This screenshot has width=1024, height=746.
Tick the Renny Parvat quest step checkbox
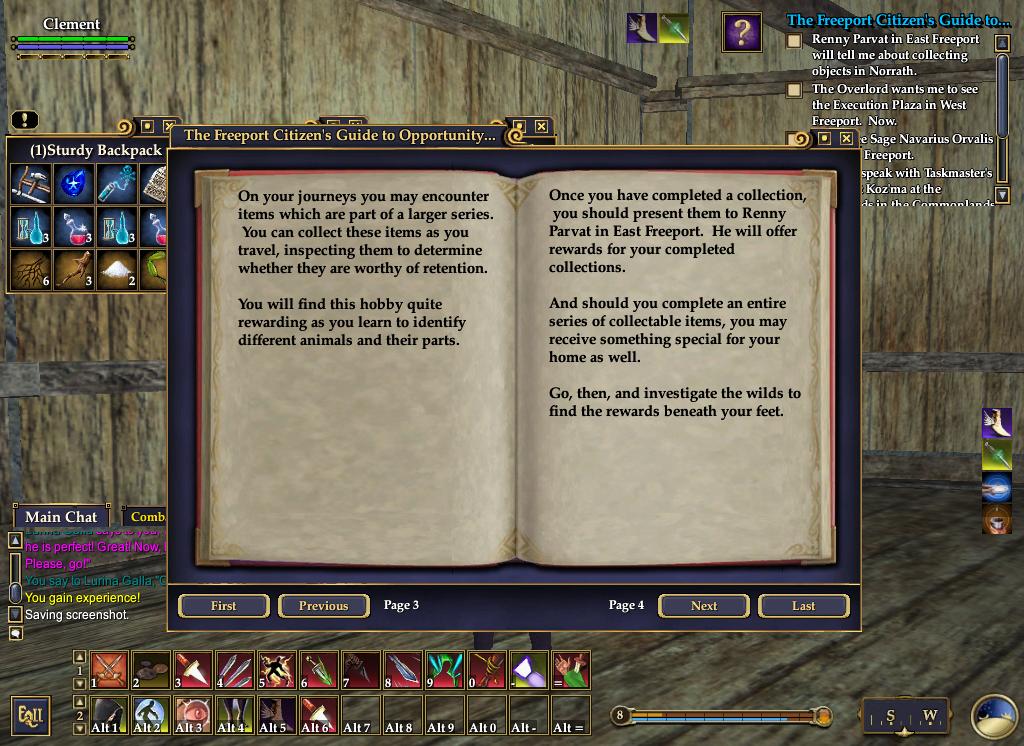tap(794, 41)
